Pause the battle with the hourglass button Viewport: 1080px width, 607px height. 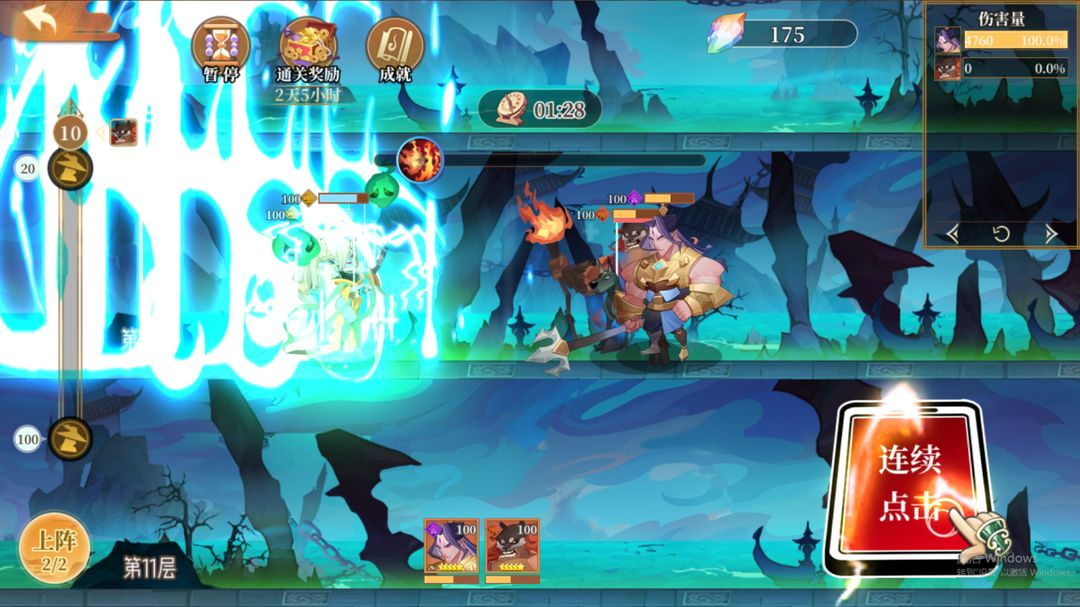[220, 47]
